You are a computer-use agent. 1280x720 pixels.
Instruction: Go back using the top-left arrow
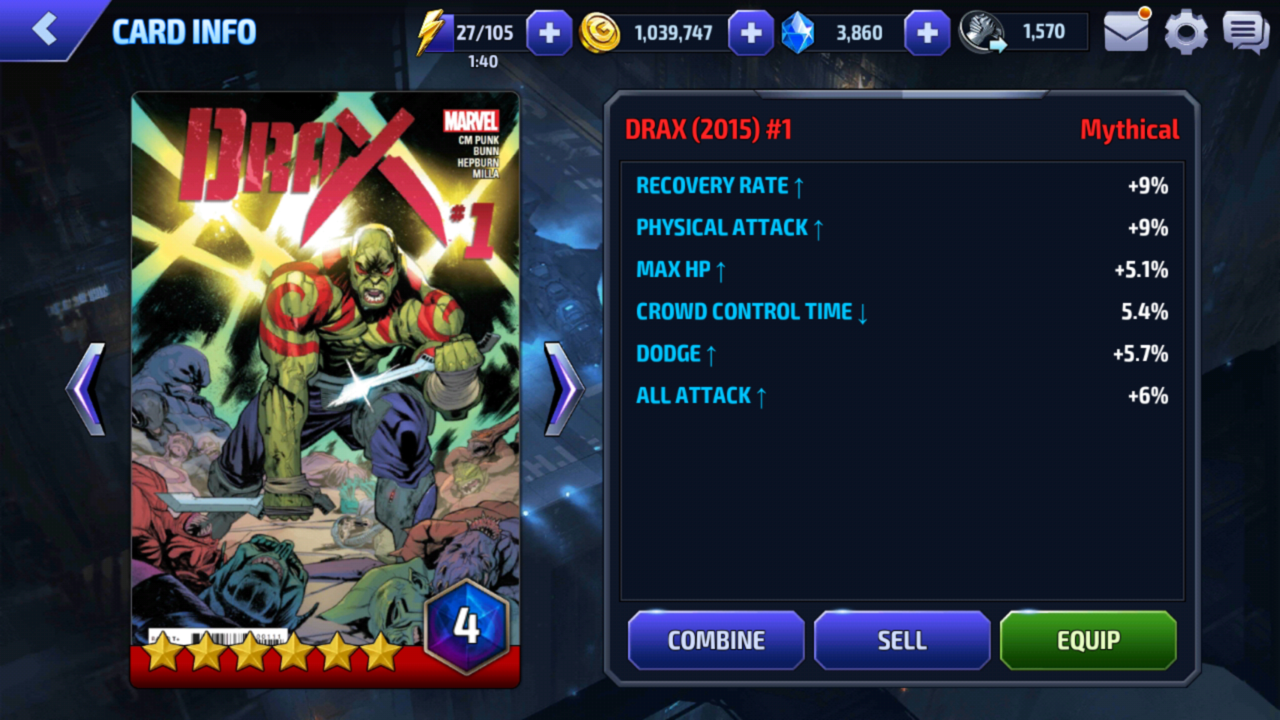click(x=45, y=29)
